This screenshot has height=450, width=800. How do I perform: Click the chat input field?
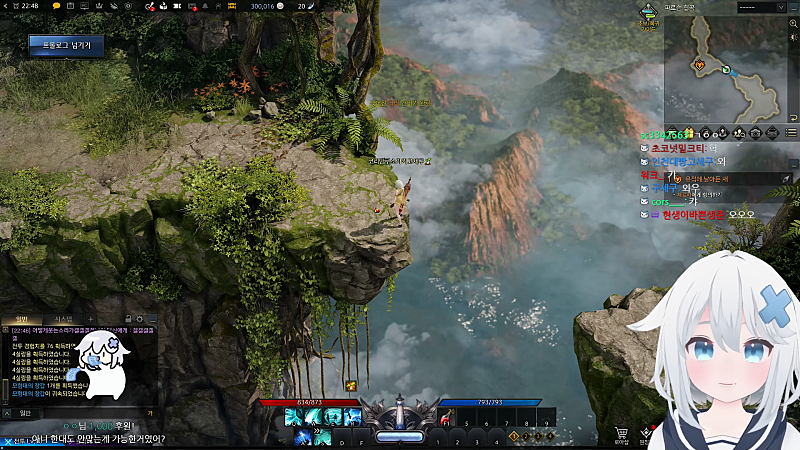point(85,412)
